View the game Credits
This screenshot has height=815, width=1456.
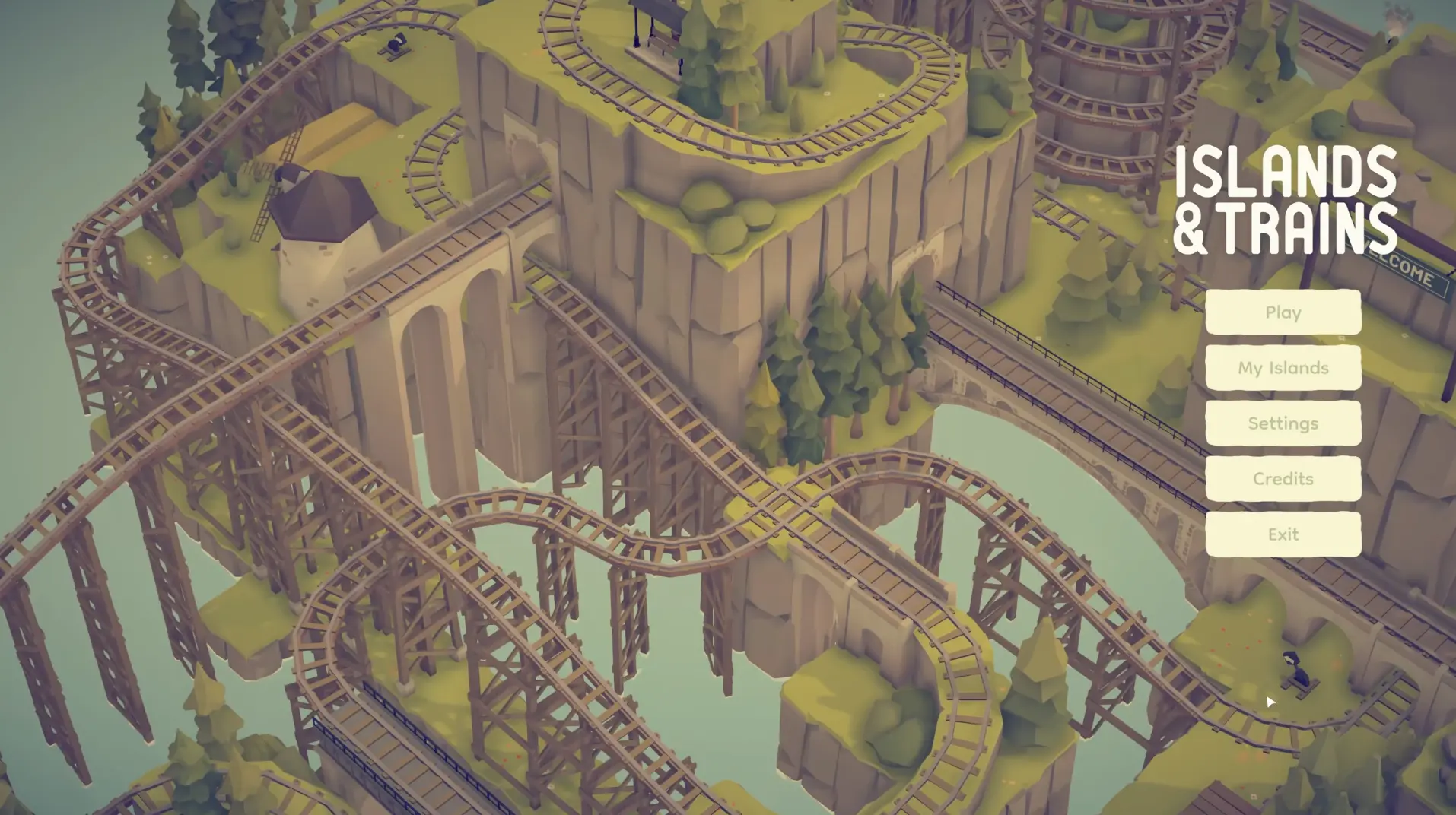1283,479
